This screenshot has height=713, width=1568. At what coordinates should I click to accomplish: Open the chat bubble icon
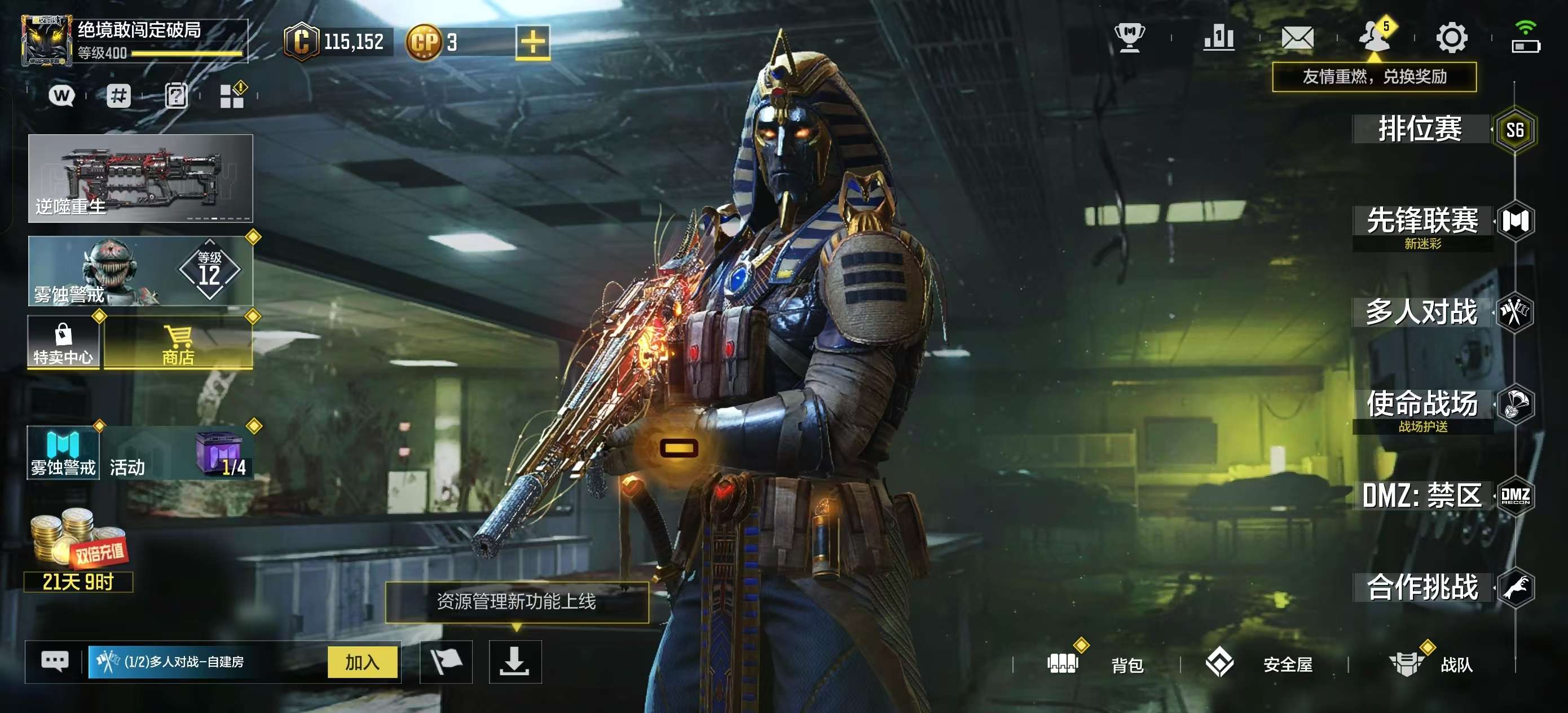click(x=55, y=661)
